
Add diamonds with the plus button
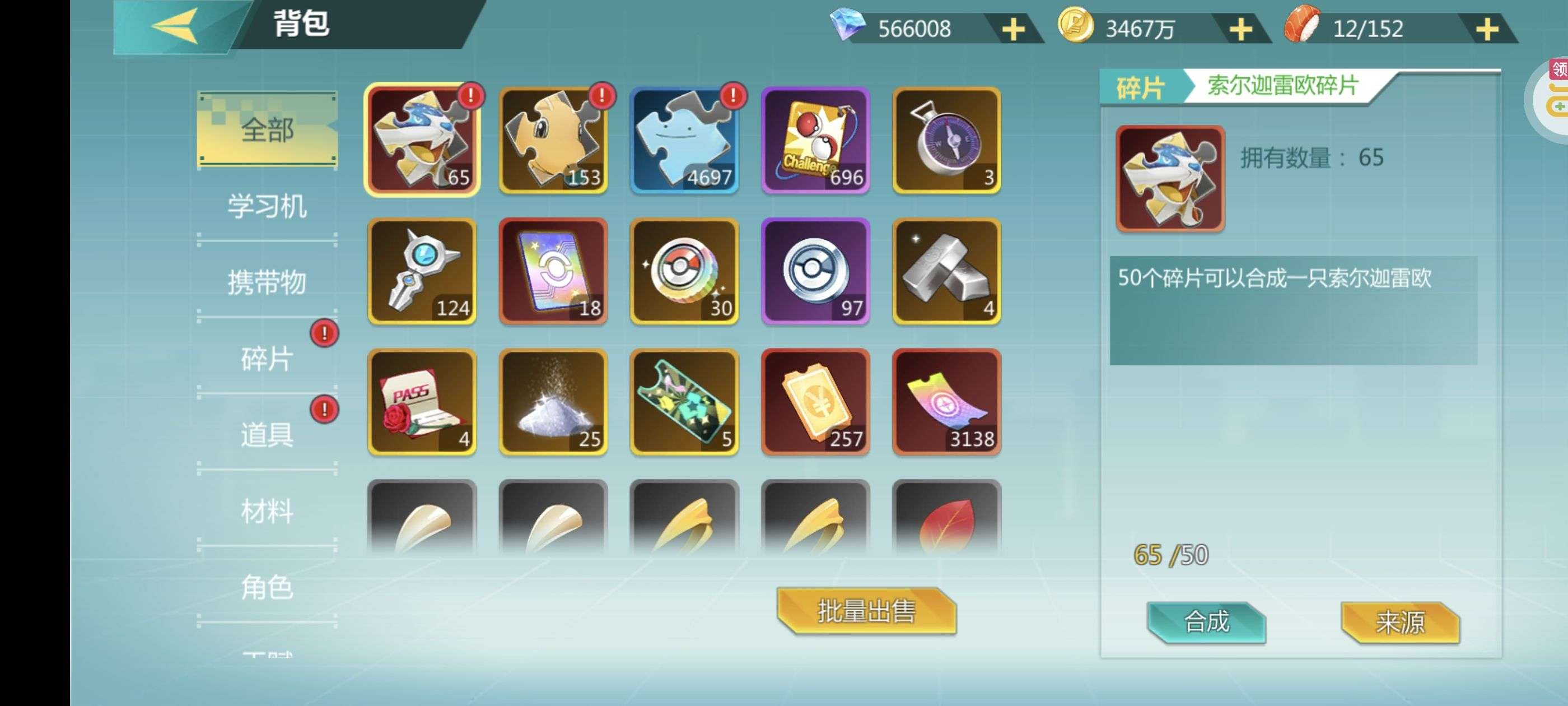click(1013, 29)
